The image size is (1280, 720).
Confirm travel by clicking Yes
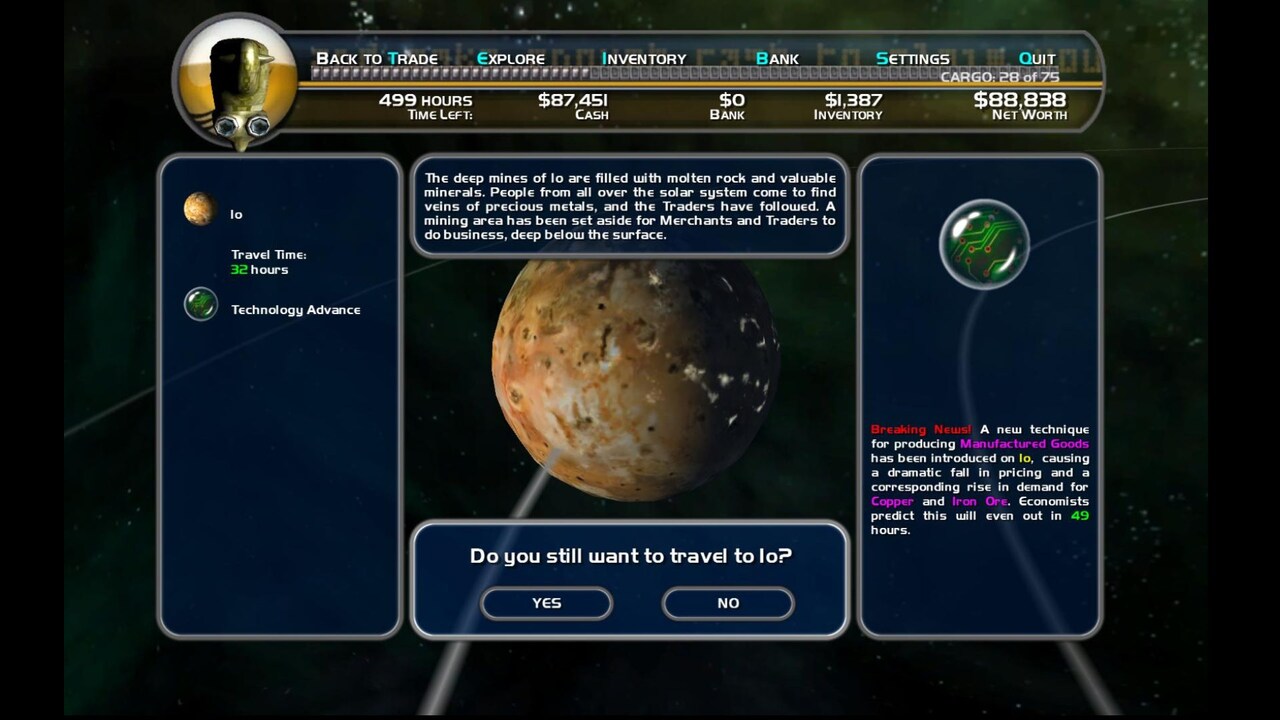tap(547, 603)
